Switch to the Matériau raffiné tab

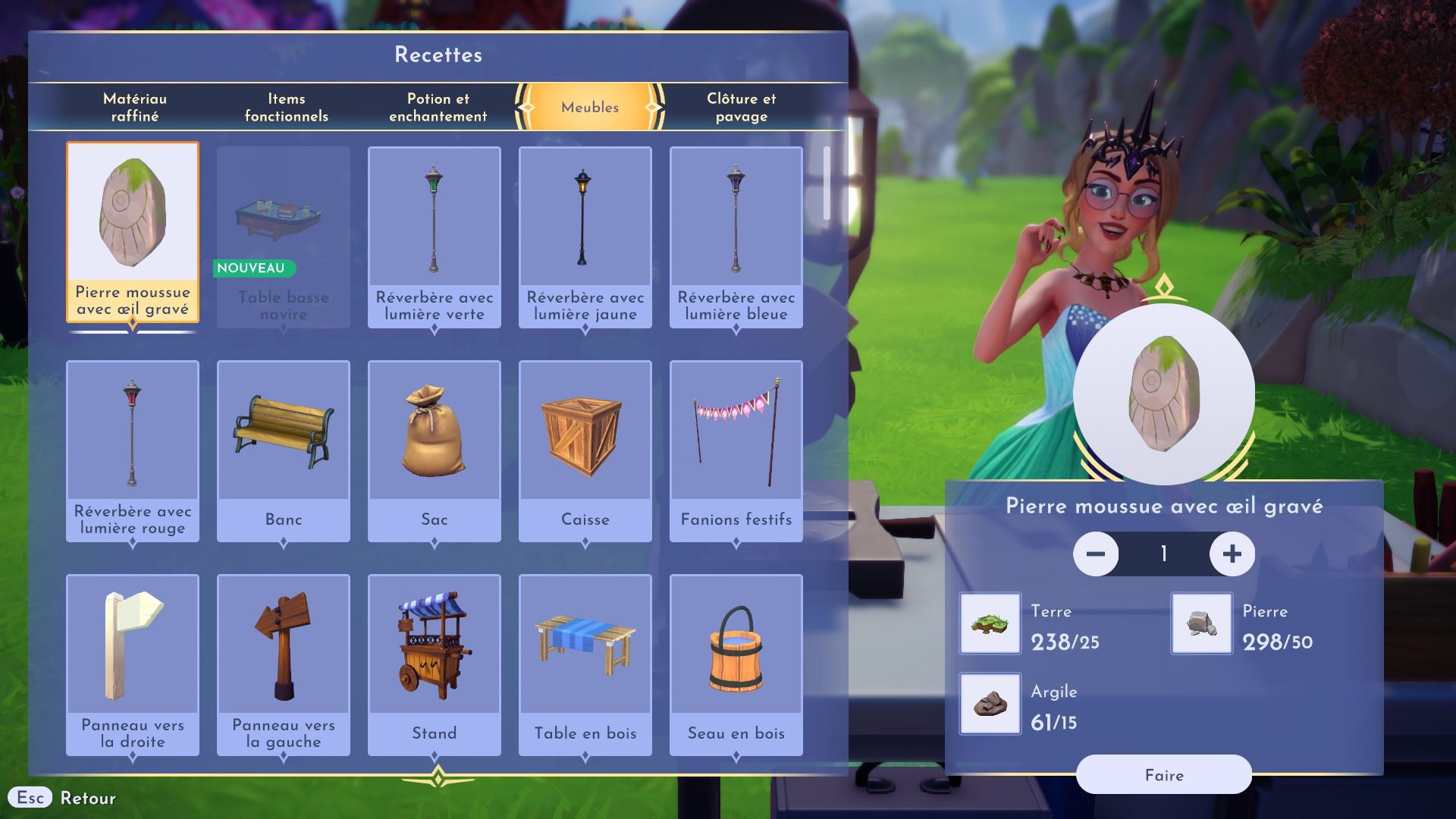[x=135, y=107]
